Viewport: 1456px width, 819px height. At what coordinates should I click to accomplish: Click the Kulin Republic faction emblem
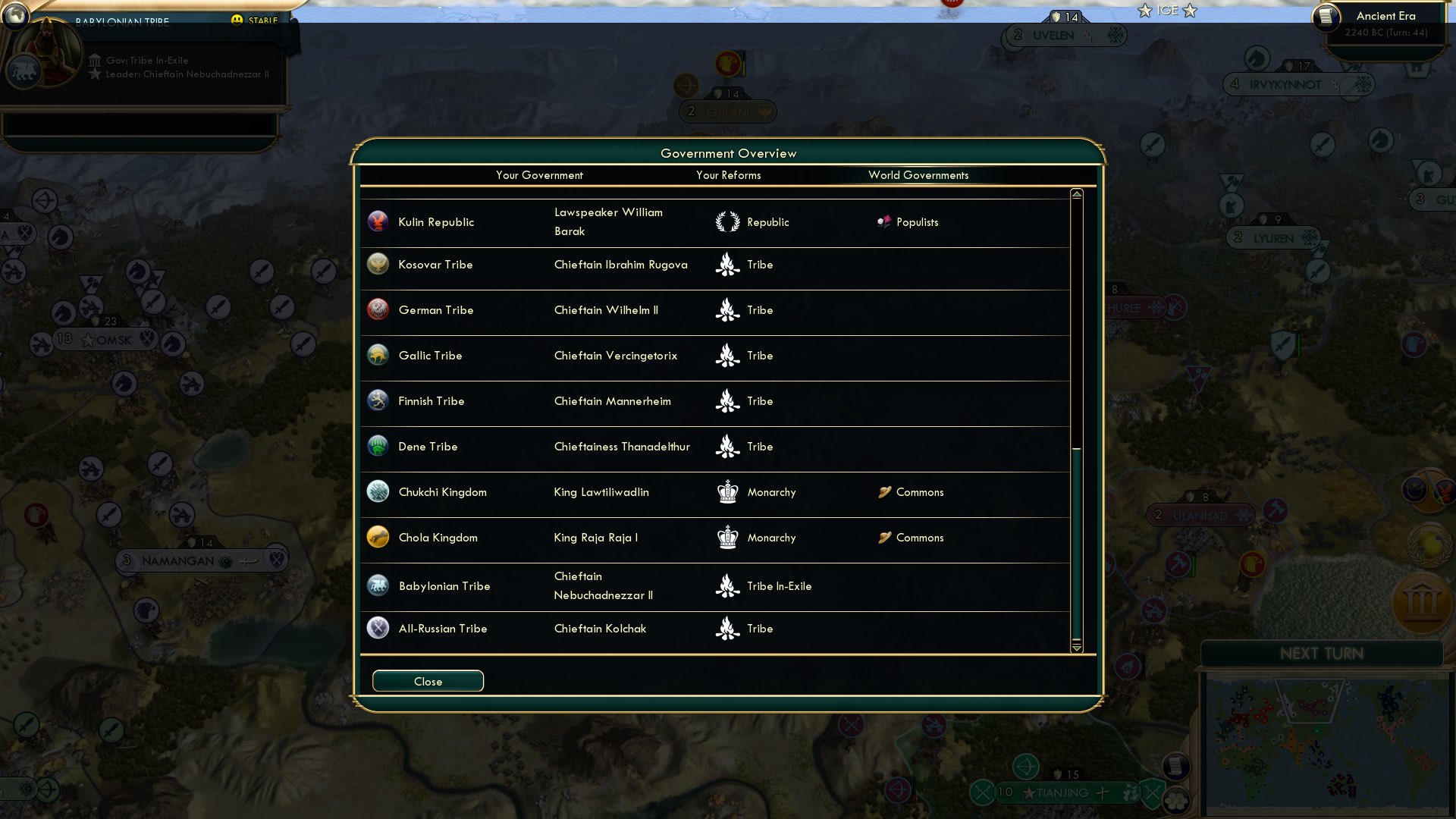pos(377,221)
